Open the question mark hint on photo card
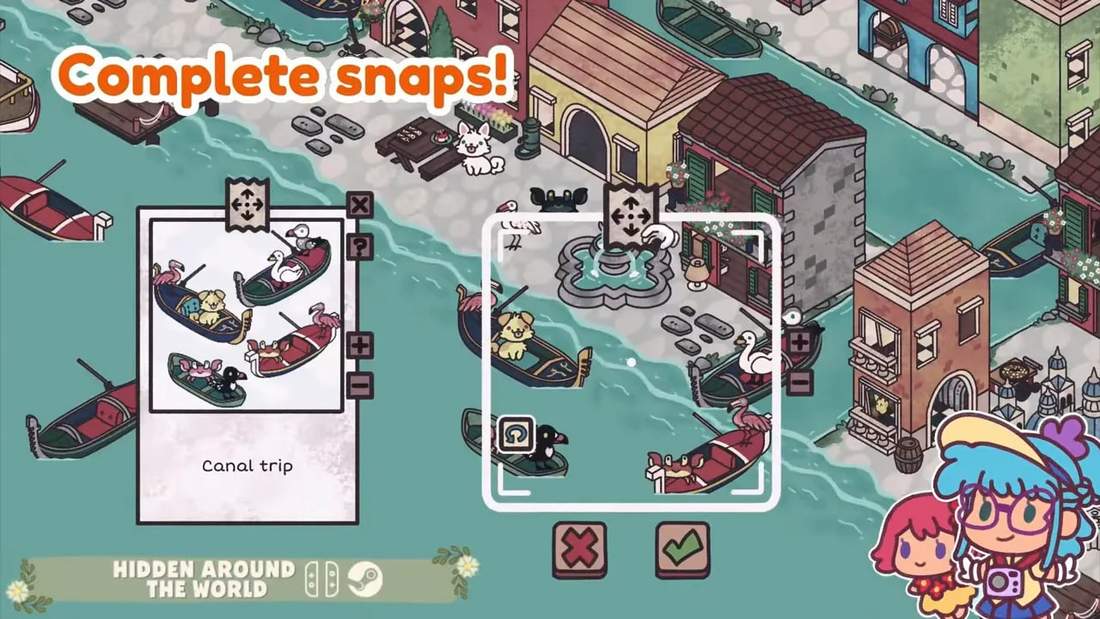This screenshot has height=619, width=1100. coord(360,246)
